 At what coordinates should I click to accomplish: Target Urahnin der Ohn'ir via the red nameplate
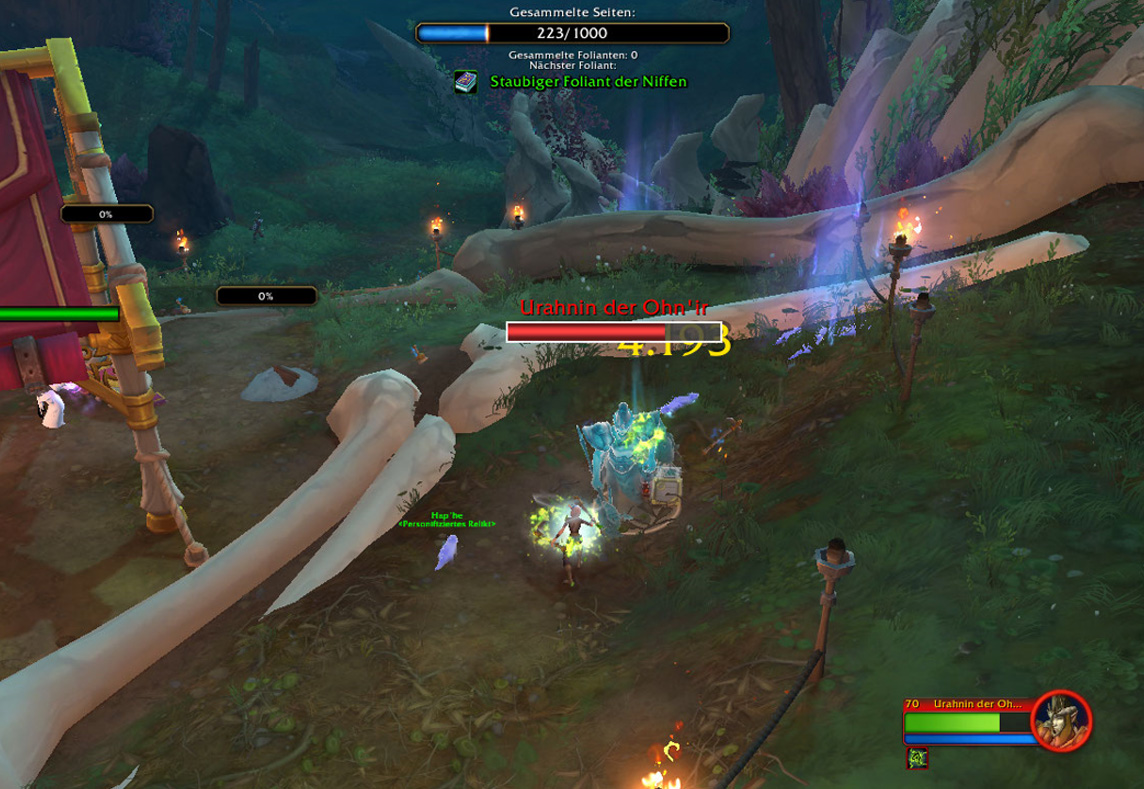pyautogui.click(x=613, y=331)
